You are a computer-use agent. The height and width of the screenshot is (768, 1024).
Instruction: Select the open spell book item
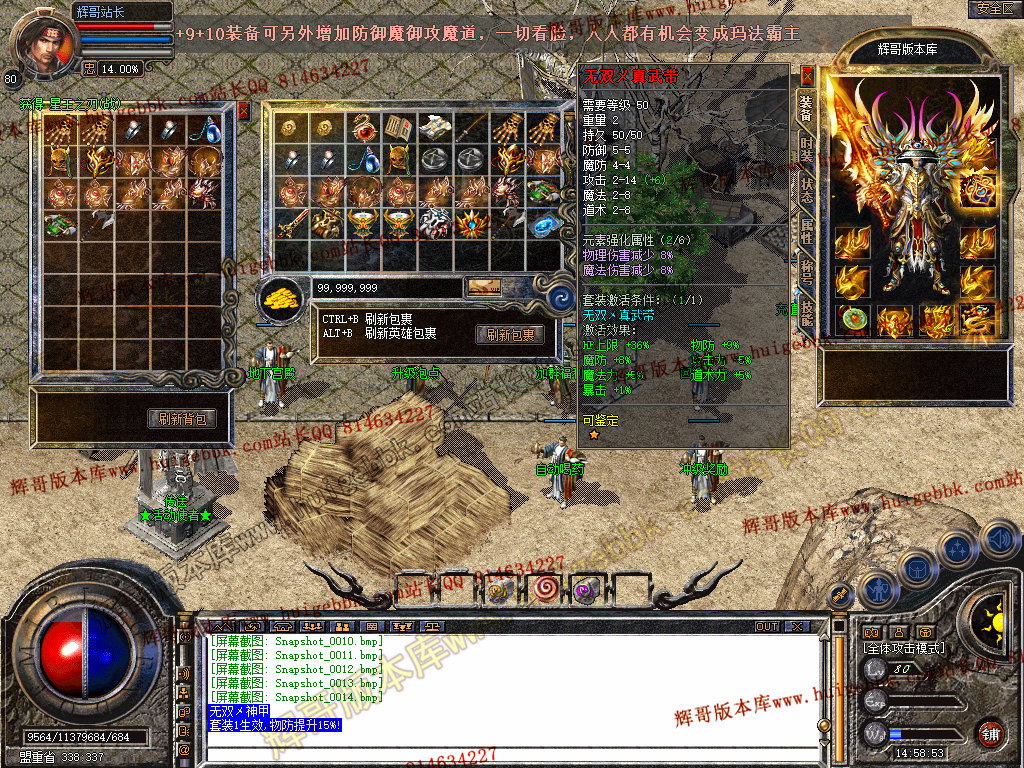click(x=399, y=128)
